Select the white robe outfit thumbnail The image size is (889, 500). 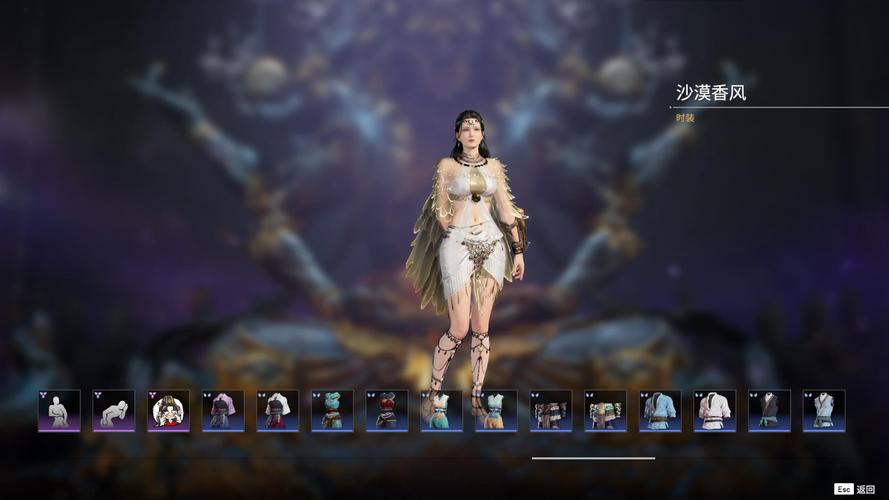point(715,411)
